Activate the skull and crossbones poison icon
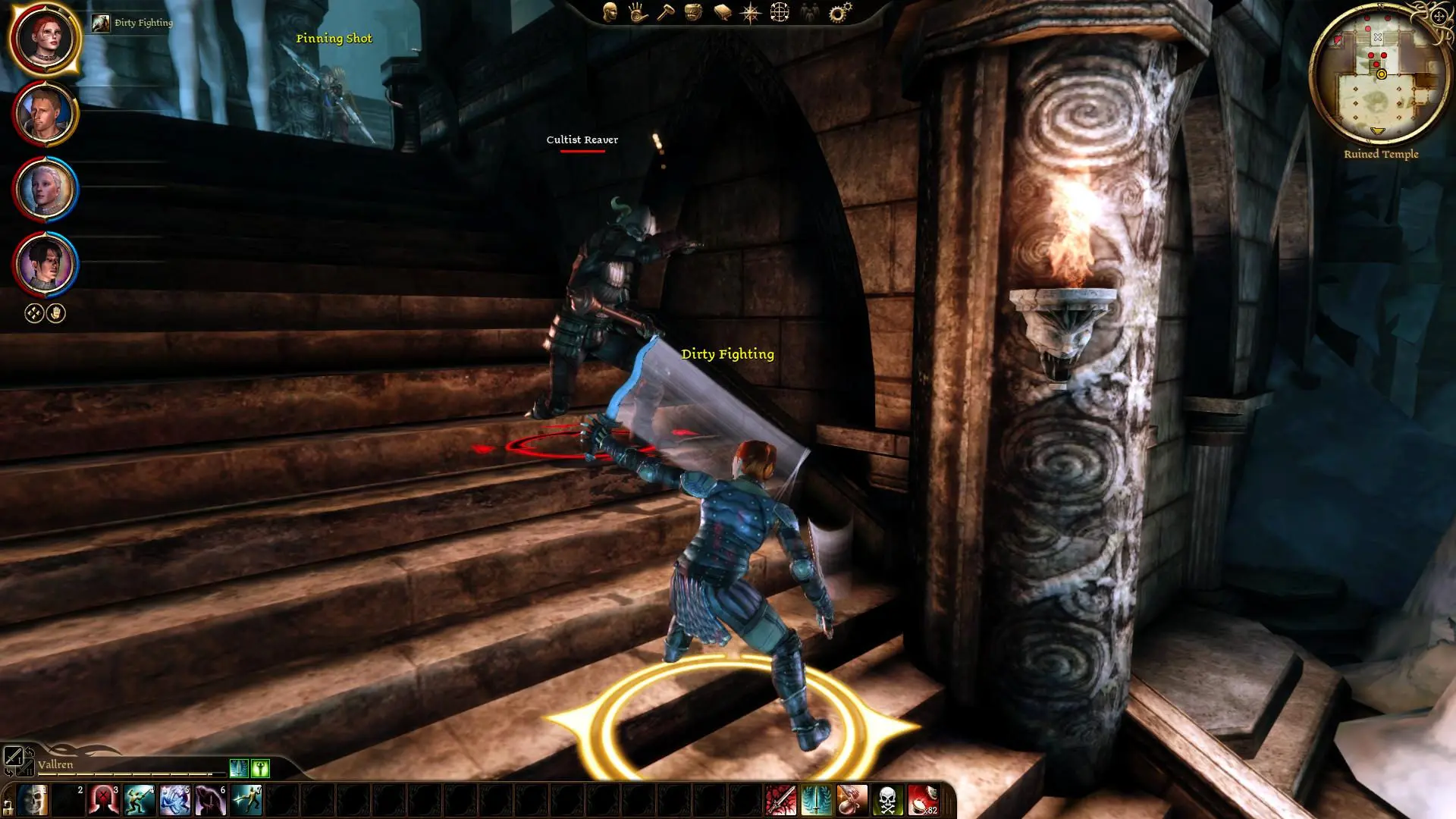Screen dimensions: 1456x819 click(887, 800)
